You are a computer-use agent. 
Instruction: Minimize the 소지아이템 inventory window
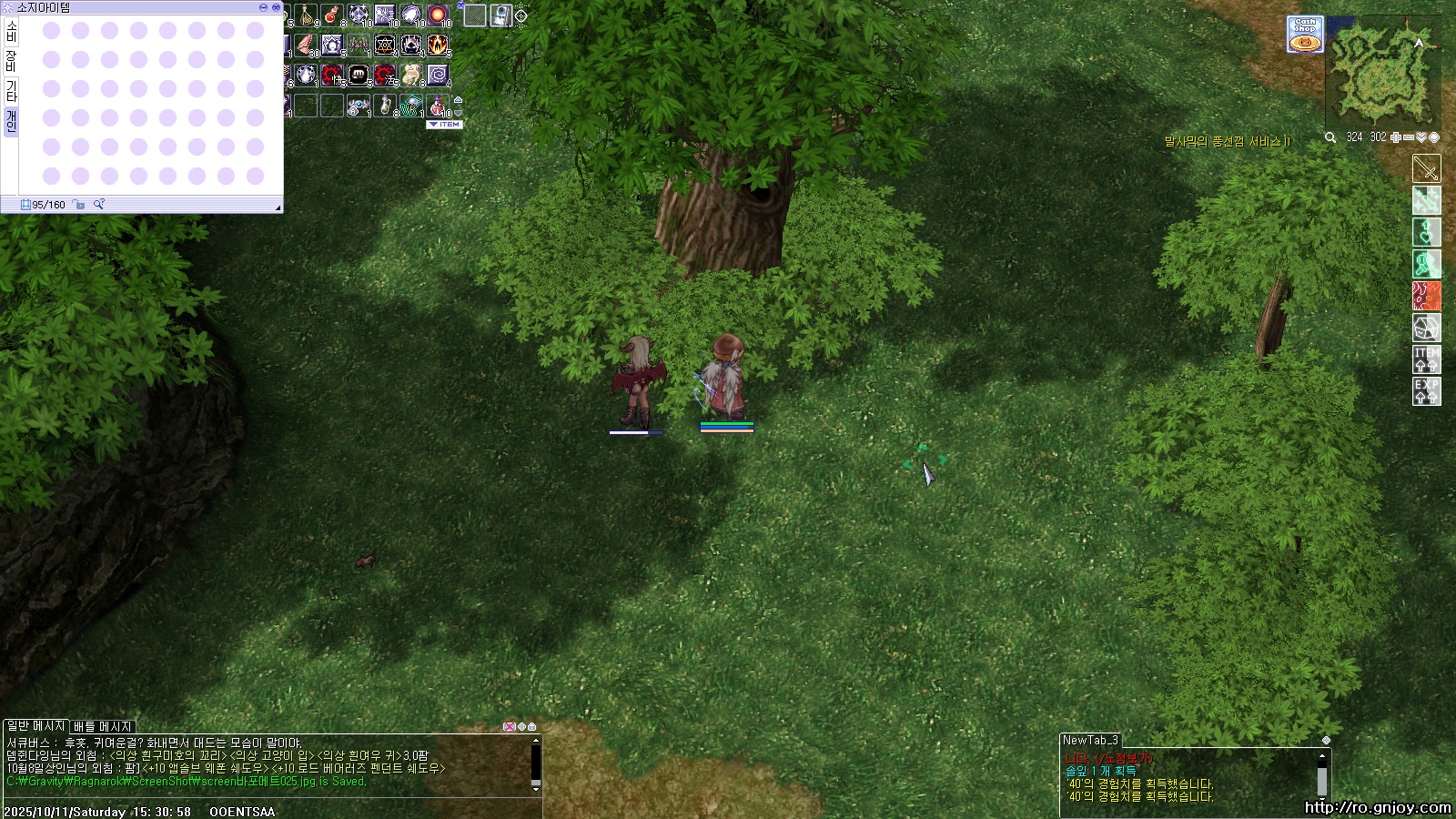pos(264,7)
